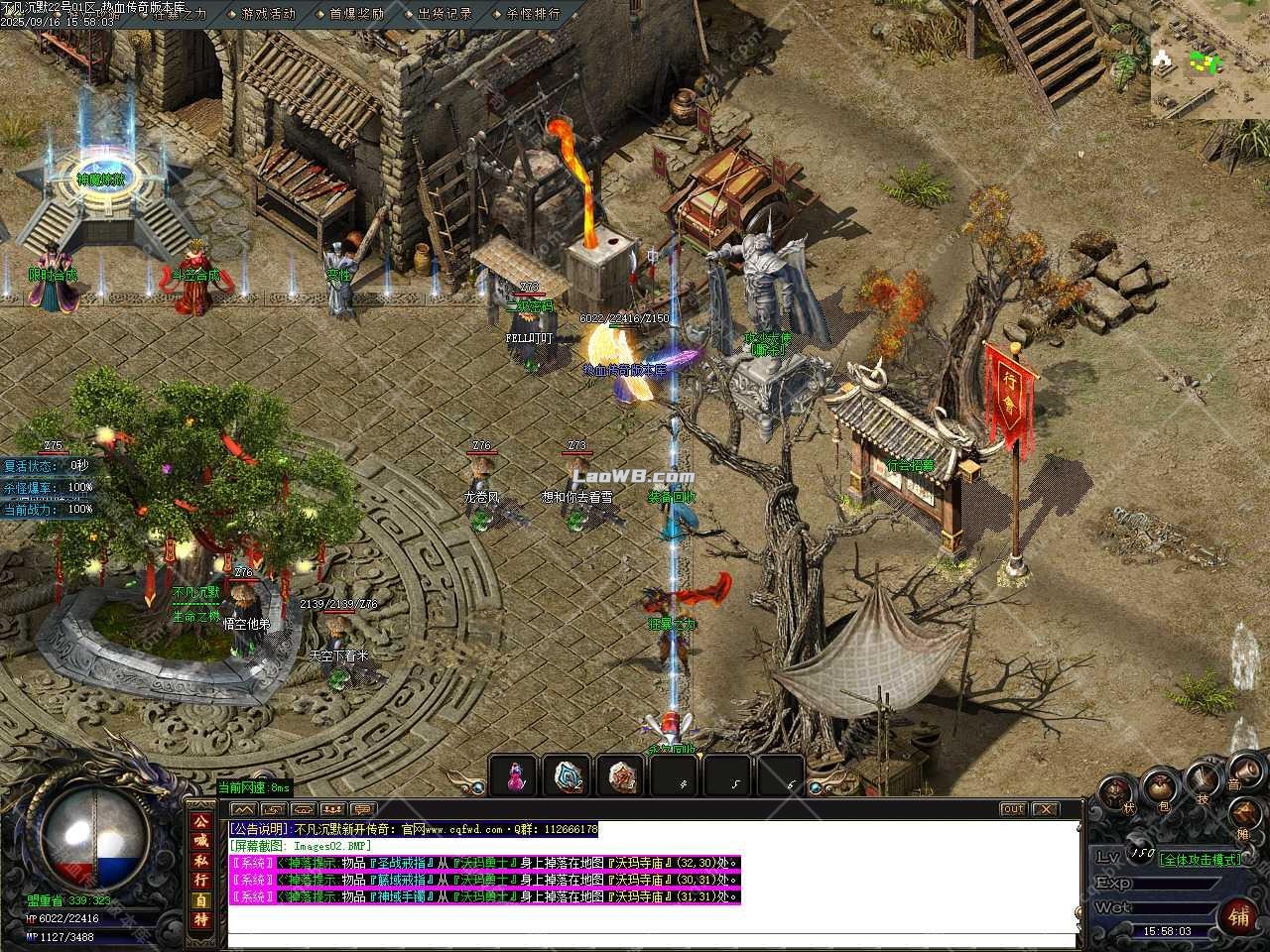The image size is (1270, 952).
Task: Switch chat to 行 guild channel
Action: [x=201, y=880]
